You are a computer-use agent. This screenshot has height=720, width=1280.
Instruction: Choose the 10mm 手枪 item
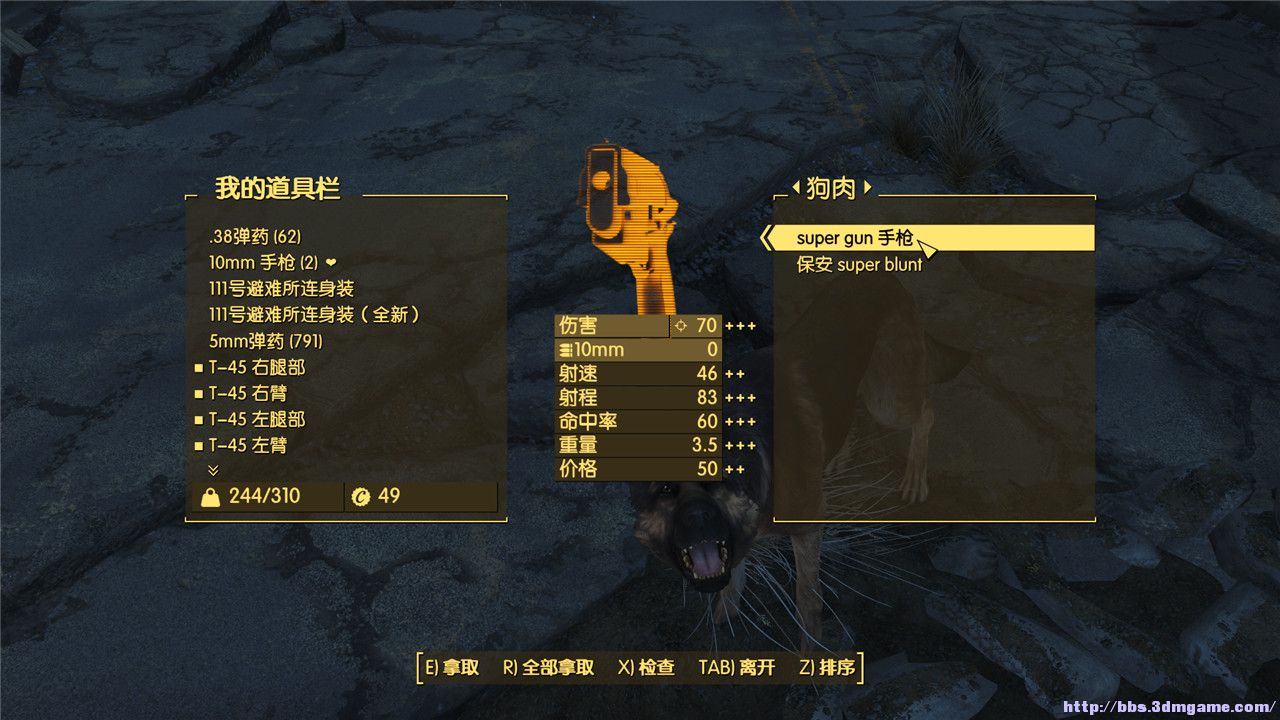click(265, 263)
